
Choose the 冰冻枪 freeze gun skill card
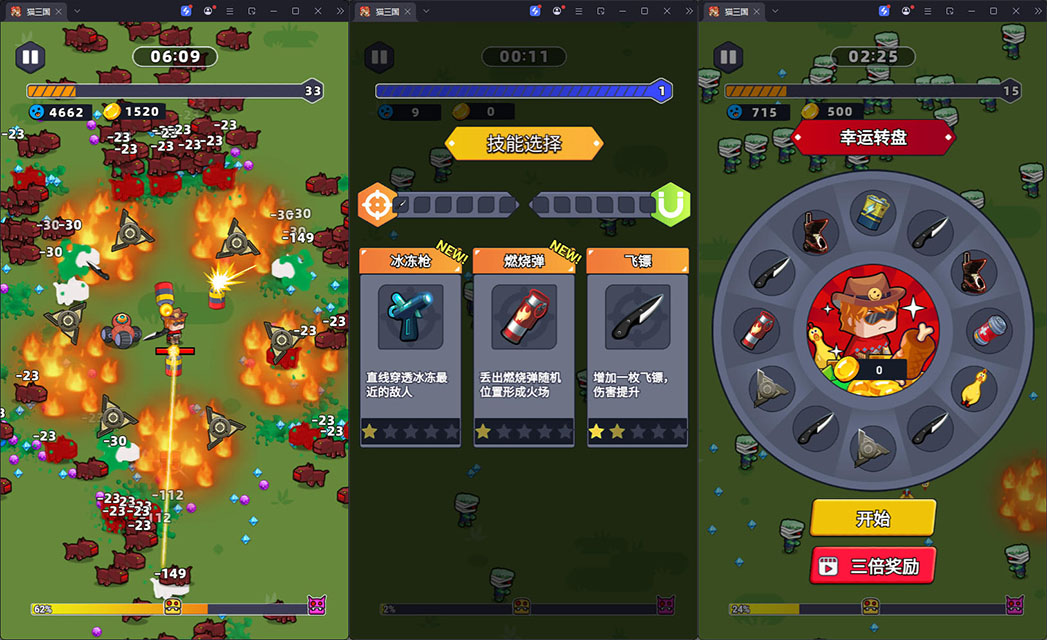coord(410,346)
